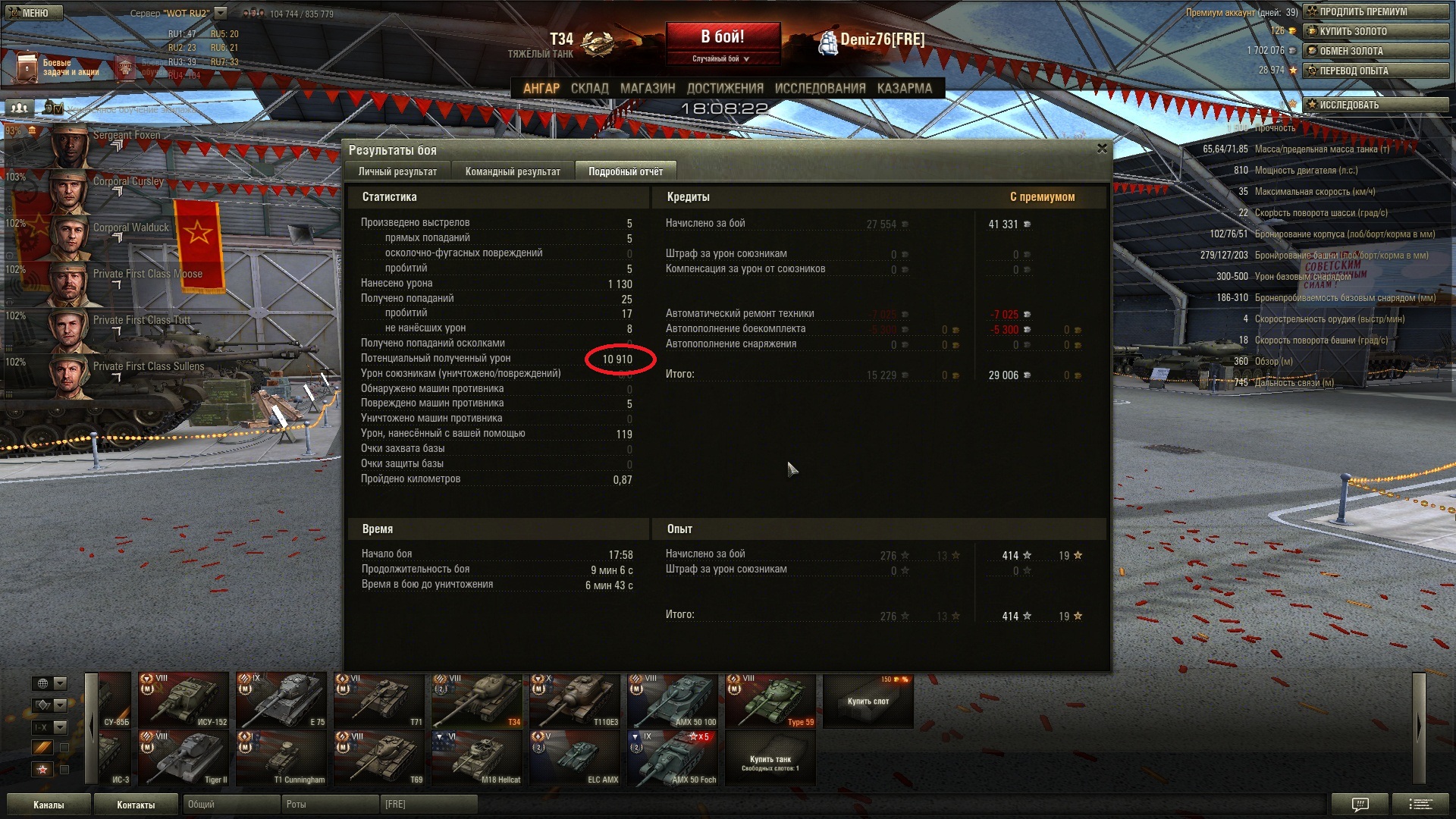Open the СКЛАД section
The width and height of the screenshot is (1456, 819).
click(589, 89)
